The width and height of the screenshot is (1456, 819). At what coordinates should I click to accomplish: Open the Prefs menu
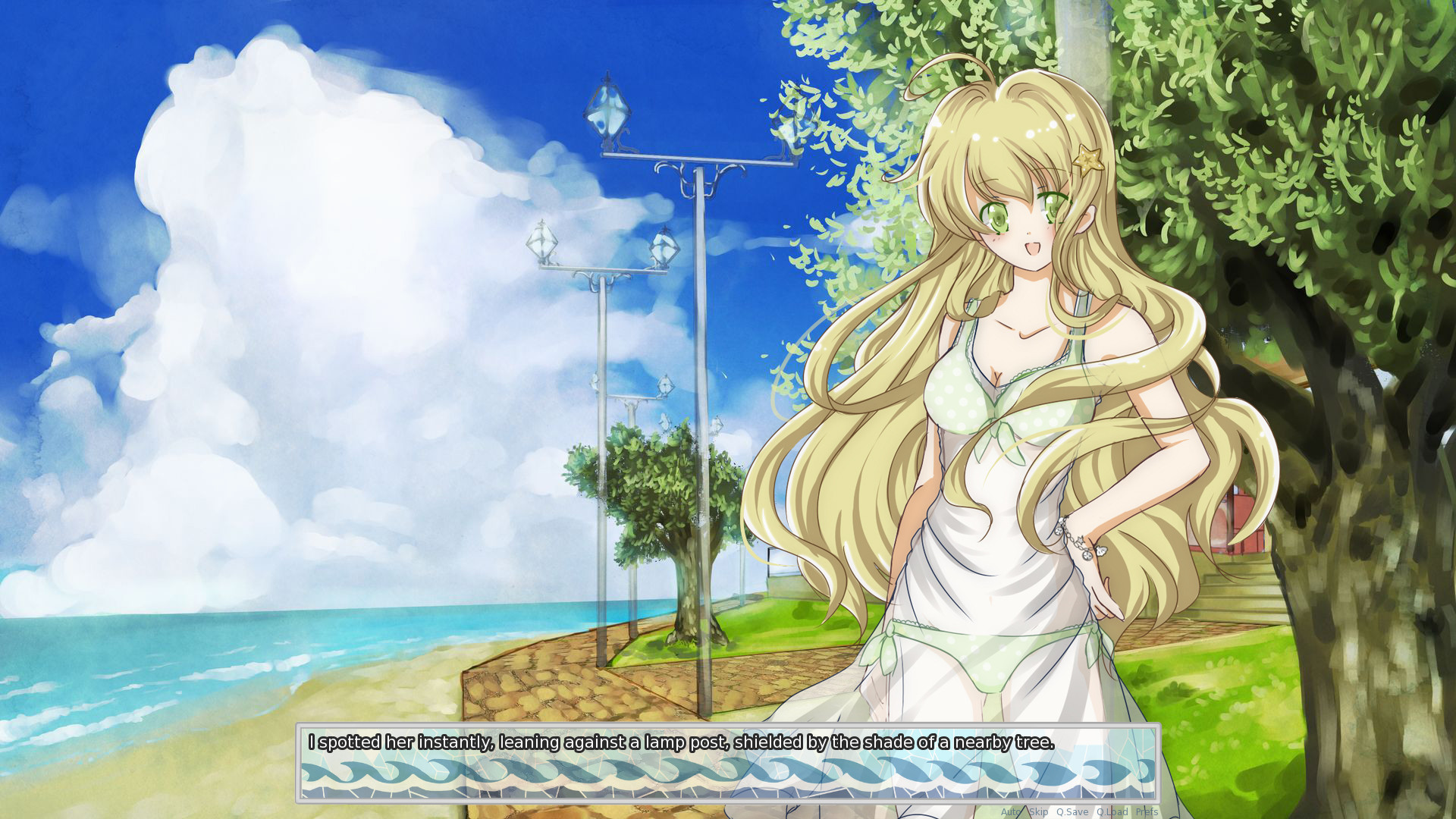(x=1147, y=811)
